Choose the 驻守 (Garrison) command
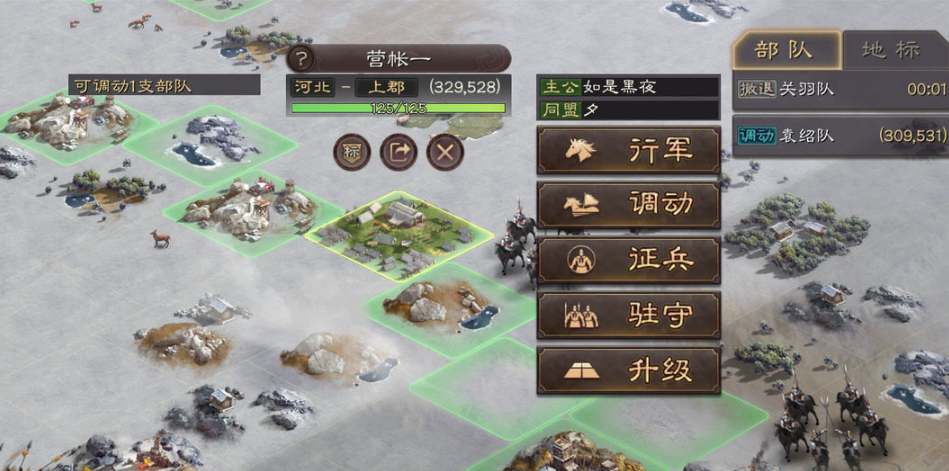949x471 pixels. point(629,316)
